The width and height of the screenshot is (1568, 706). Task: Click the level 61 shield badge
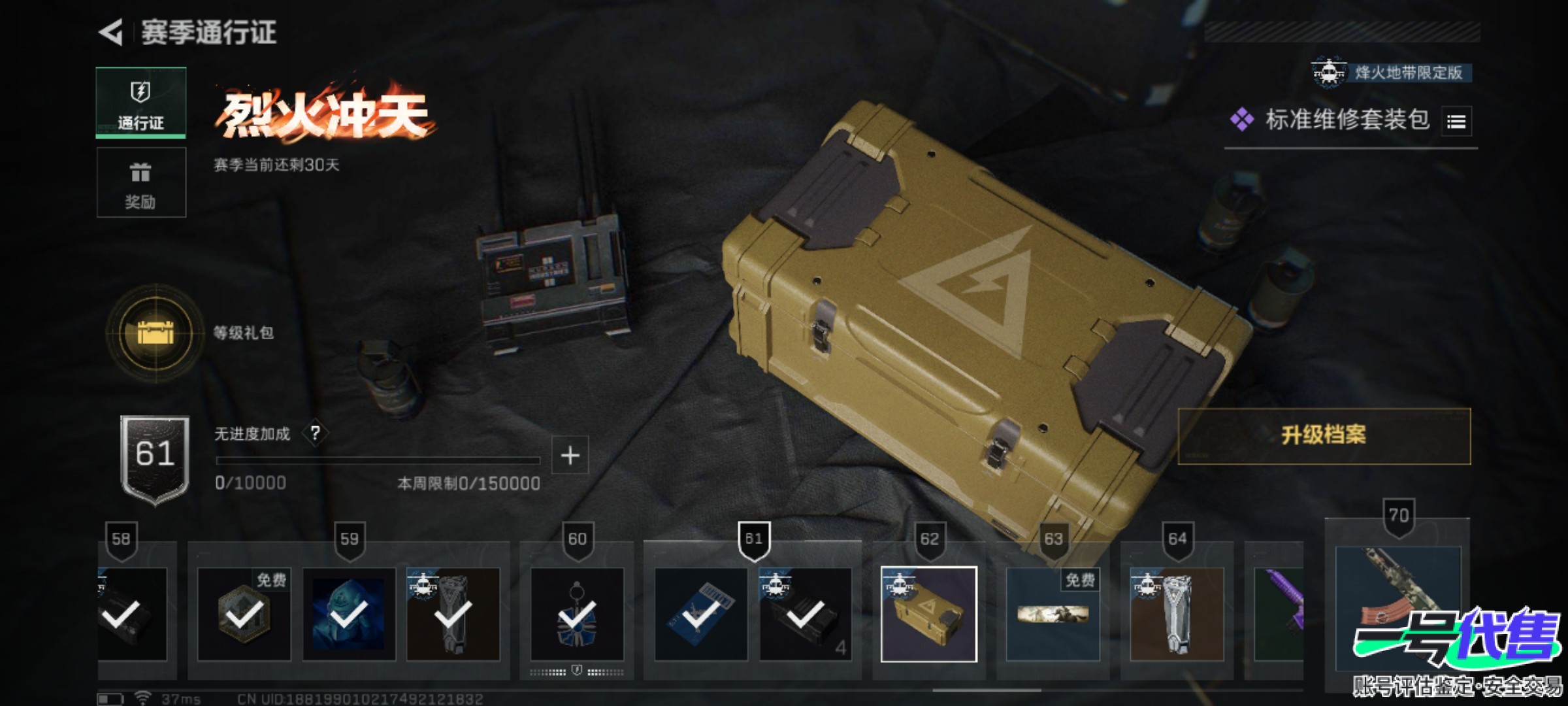155,459
